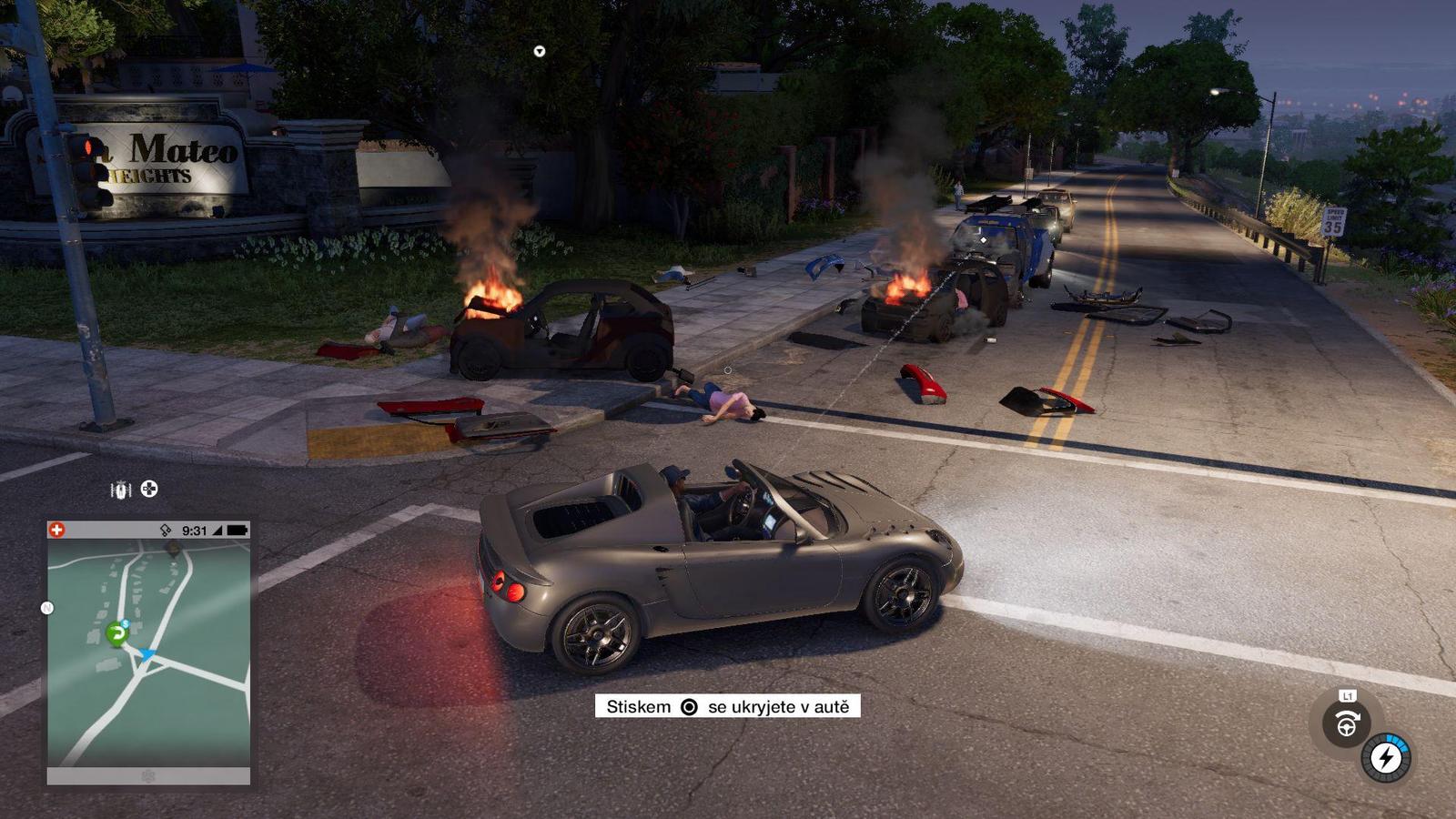Open the phone minimap
Screen dimensions: 1456x819
(x=149, y=652)
